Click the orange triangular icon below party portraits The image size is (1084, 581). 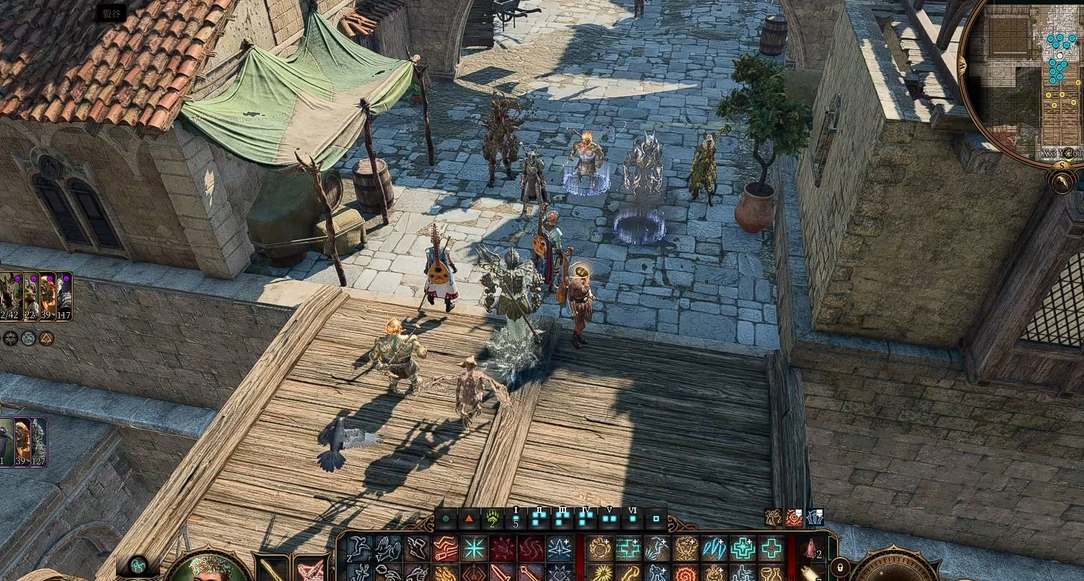(46, 338)
